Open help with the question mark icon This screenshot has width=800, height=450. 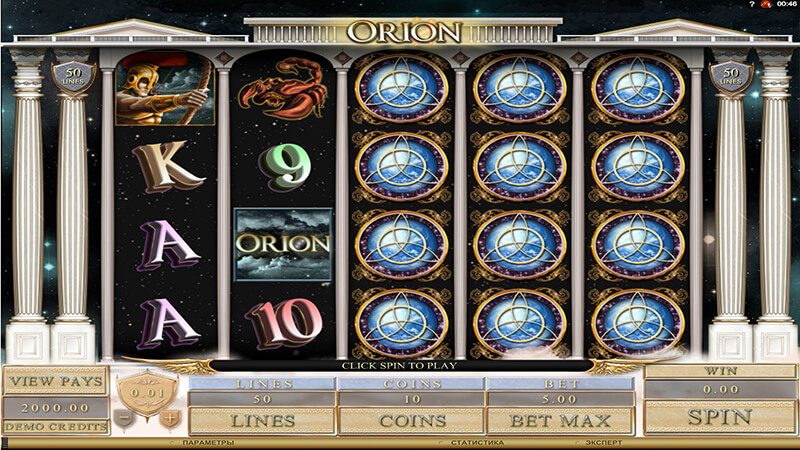(752, 4)
